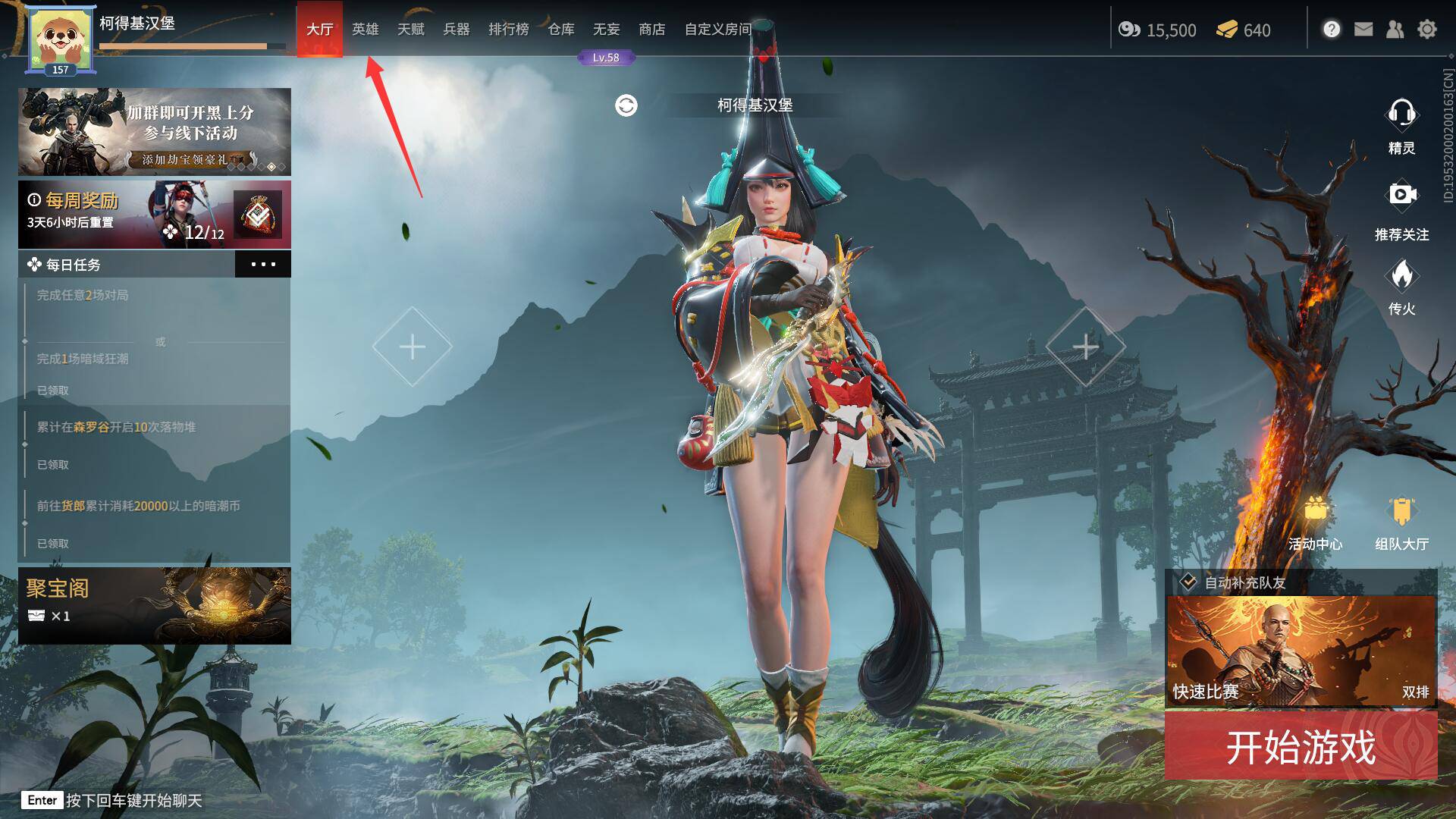Open the 活动中心 event center

pyautogui.click(x=1315, y=523)
